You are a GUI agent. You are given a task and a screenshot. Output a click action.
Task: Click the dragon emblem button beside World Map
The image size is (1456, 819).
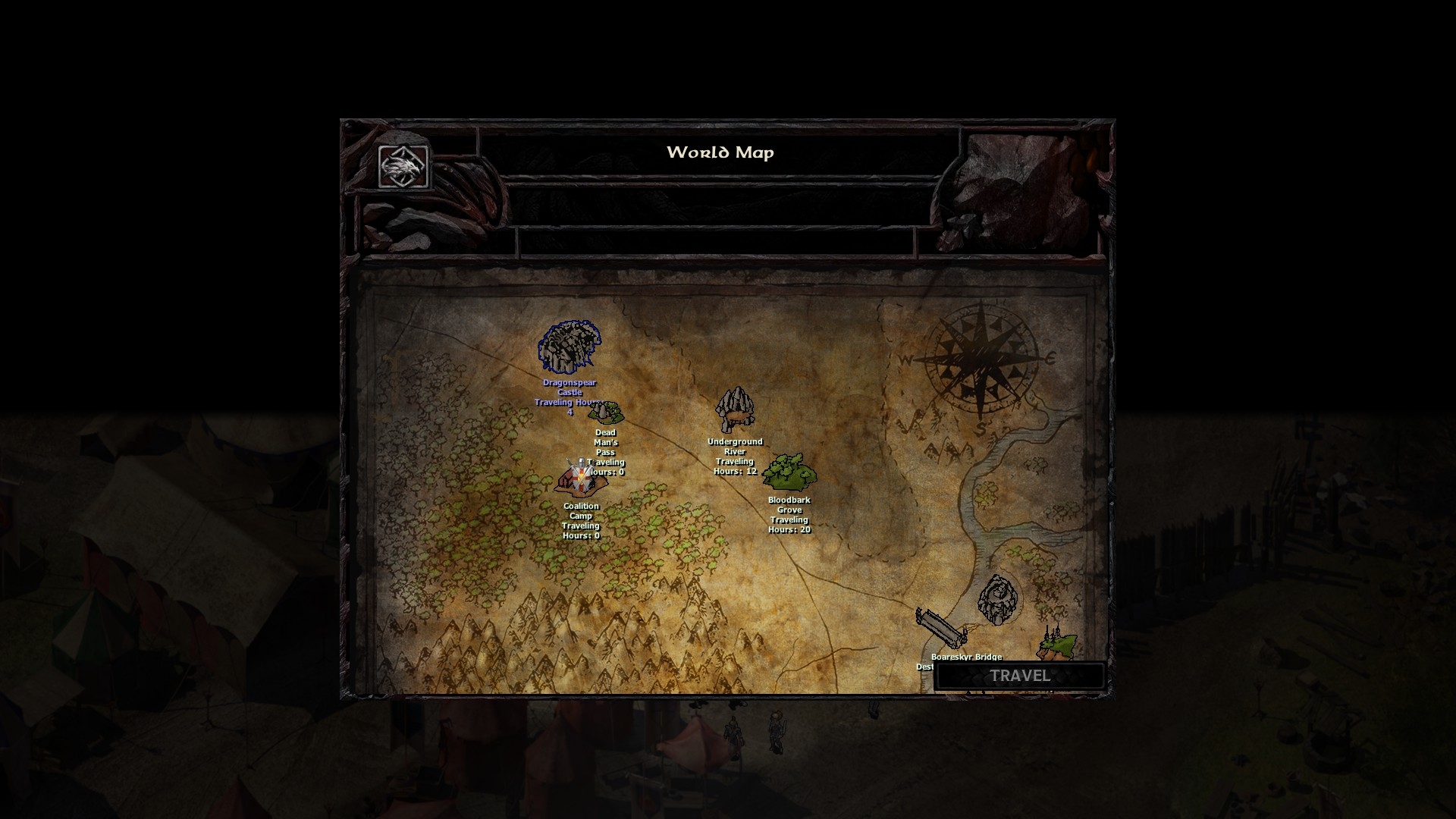pos(403,166)
